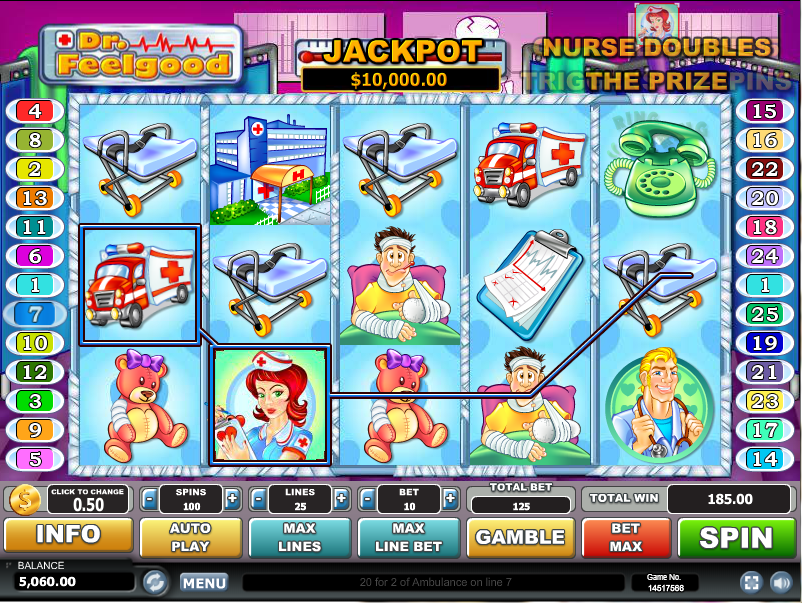This screenshot has height=603, width=802.
Task: Lower the bet per line
Action: [x=368, y=498]
